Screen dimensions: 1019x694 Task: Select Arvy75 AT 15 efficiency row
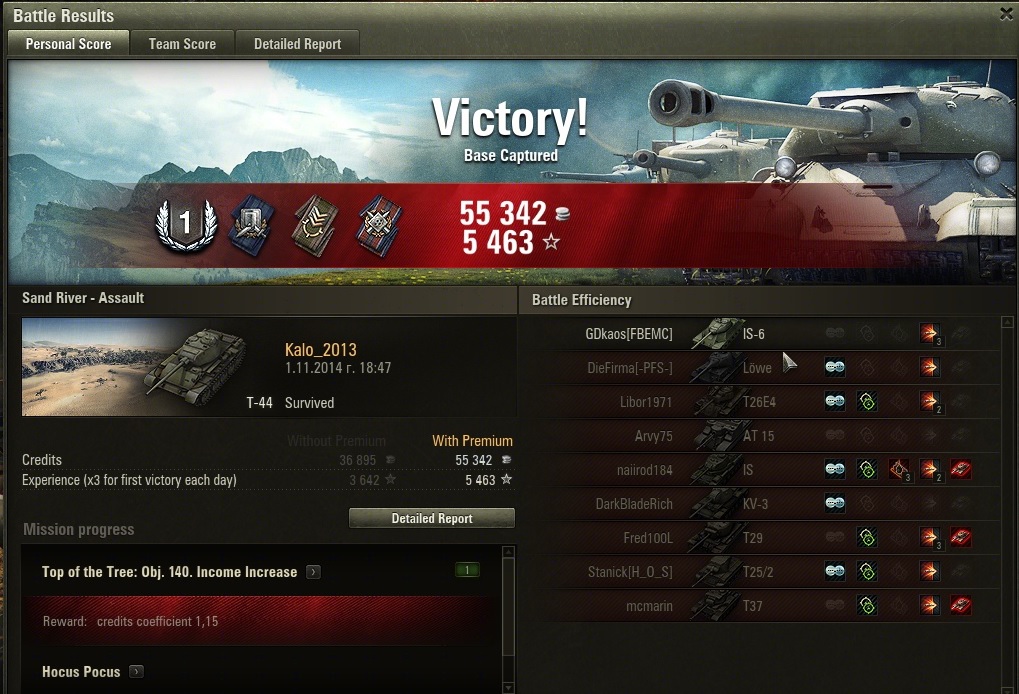pos(758,436)
